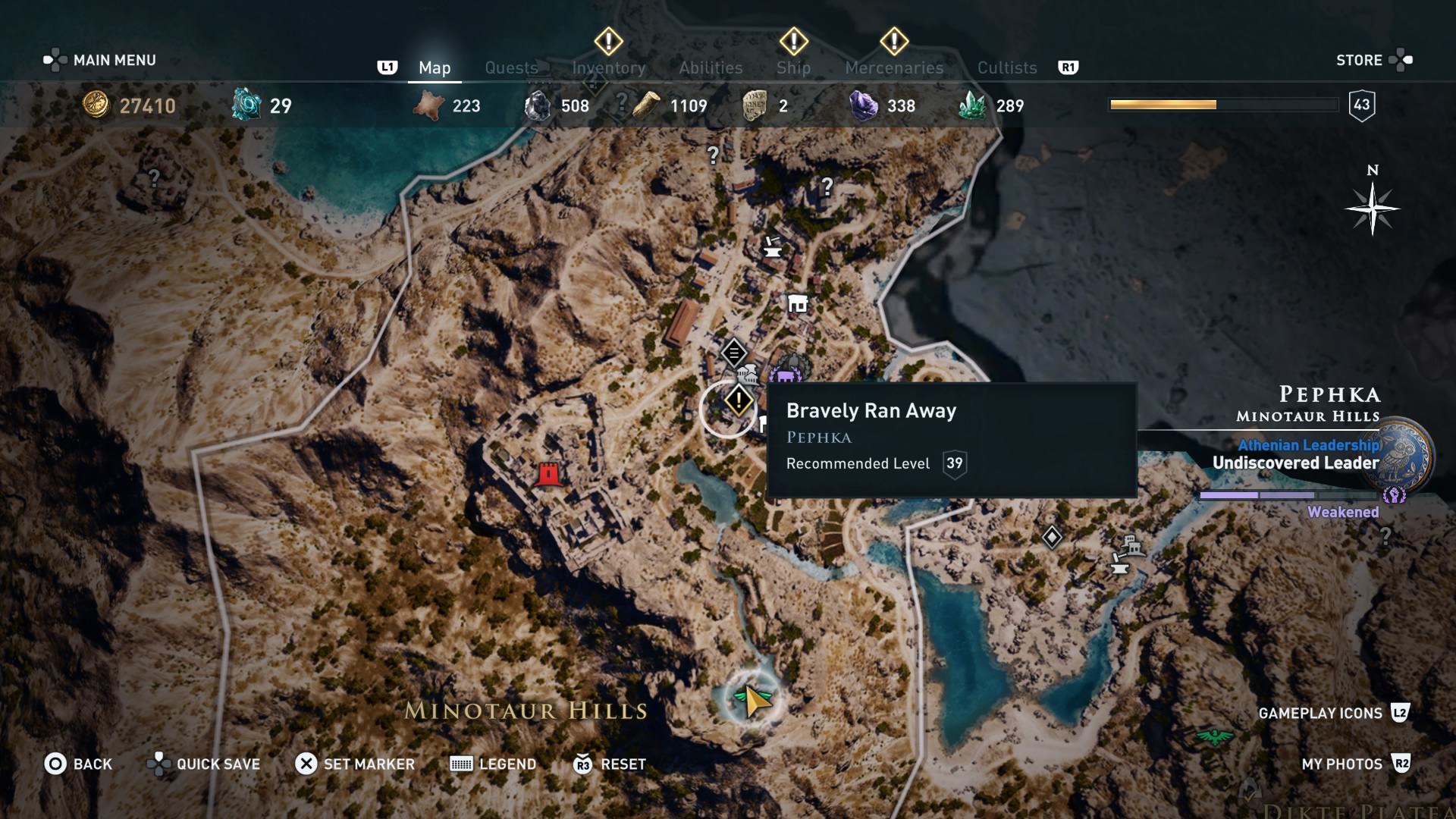
Task: Click the player location arrow marker
Action: tap(754, 701)
